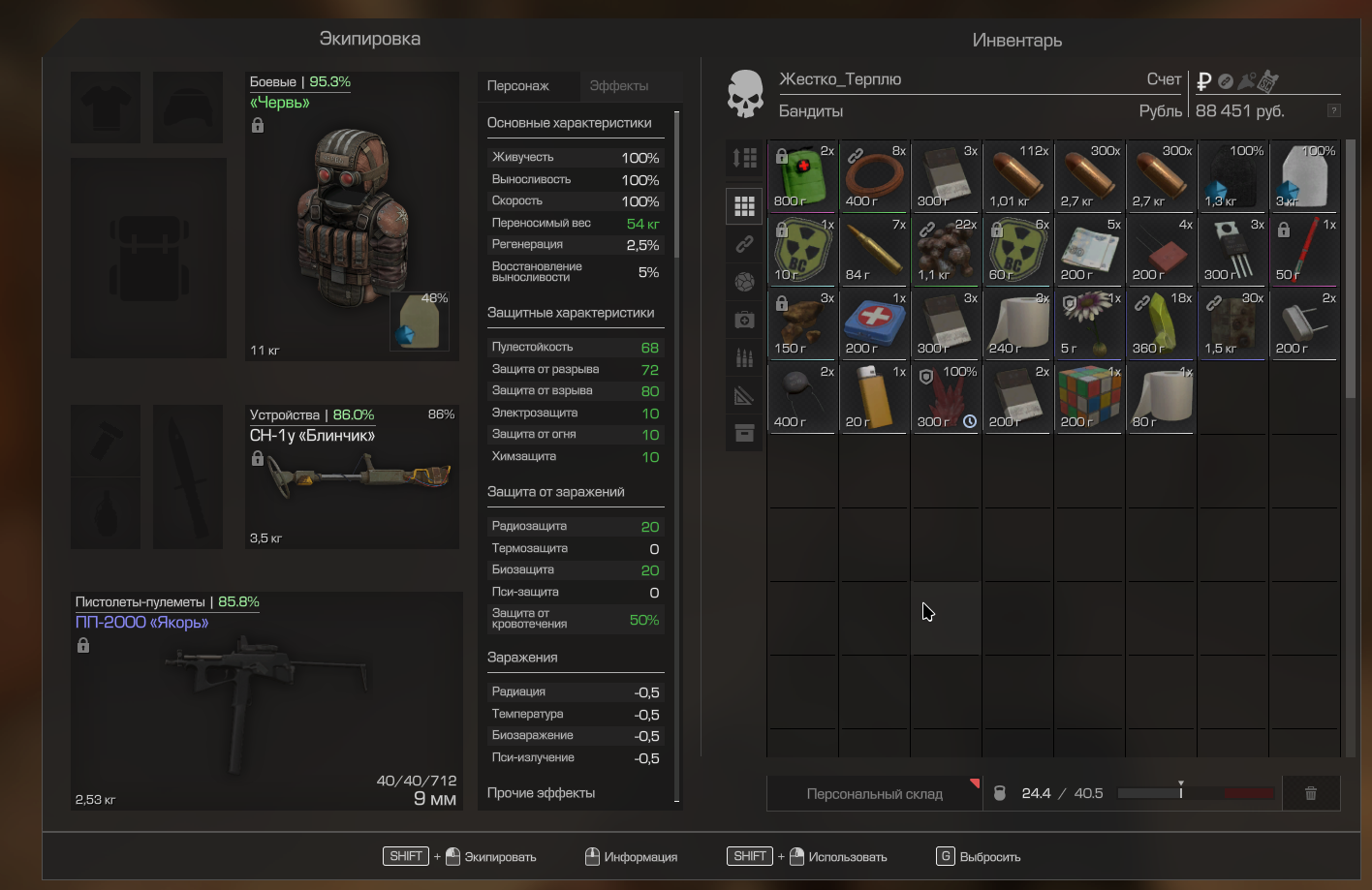Switch to the Эффекты tab
The height and width of the screenshot is (890, 1372).
point(619,86)
